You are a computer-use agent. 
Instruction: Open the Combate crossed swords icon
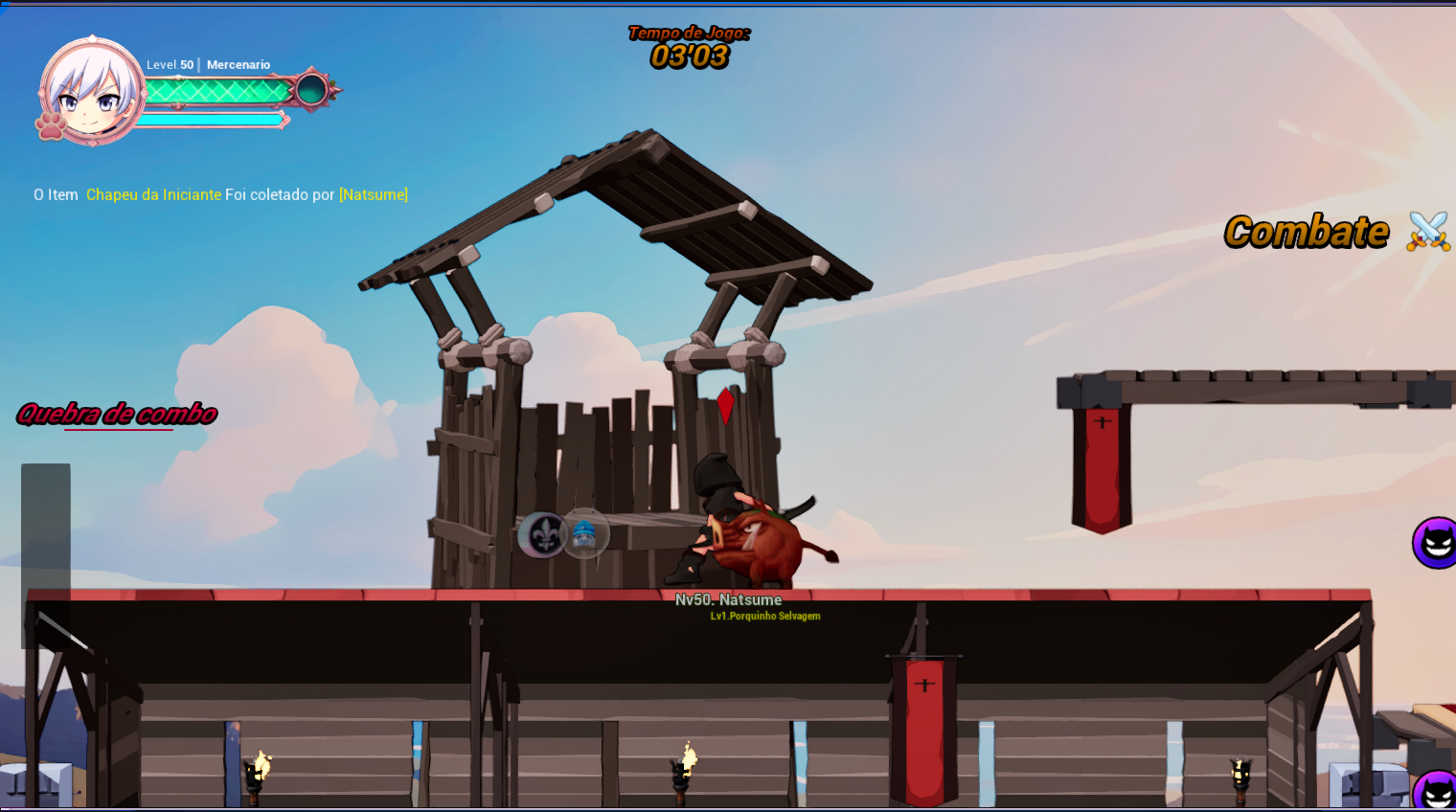pos(1427,232)
